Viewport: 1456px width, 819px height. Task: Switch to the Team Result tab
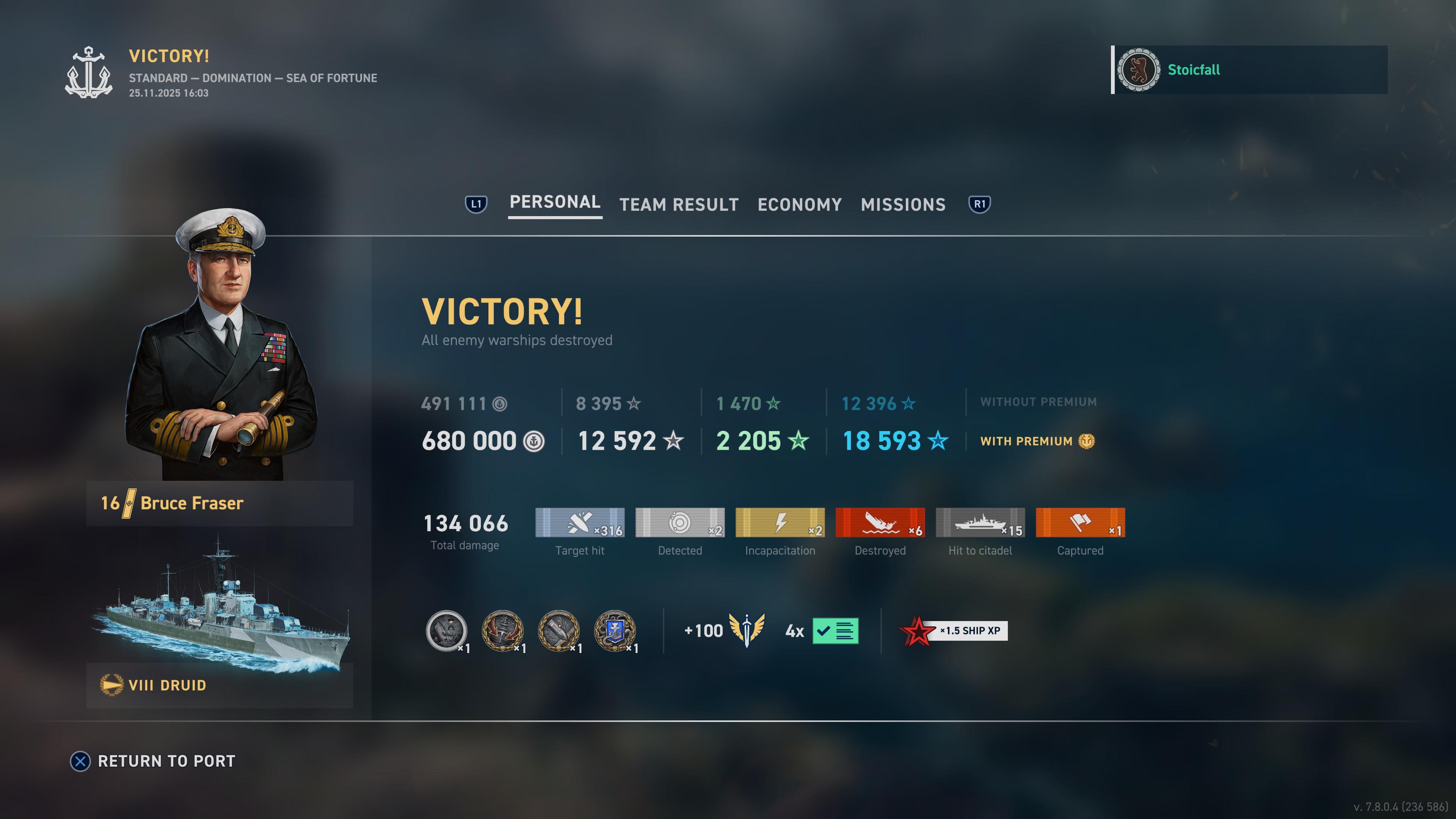pos(679,205)
